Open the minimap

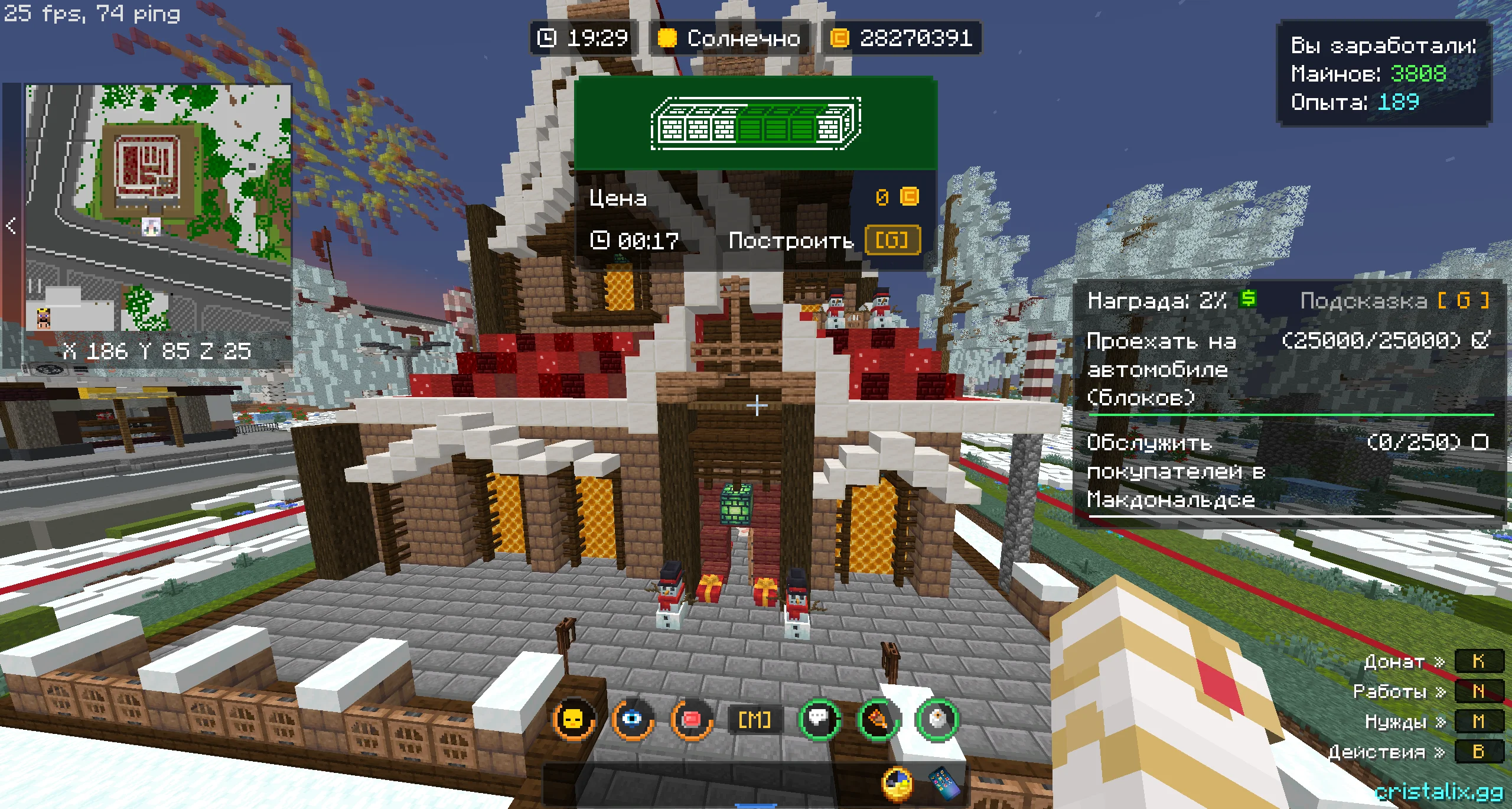[158, 207]
